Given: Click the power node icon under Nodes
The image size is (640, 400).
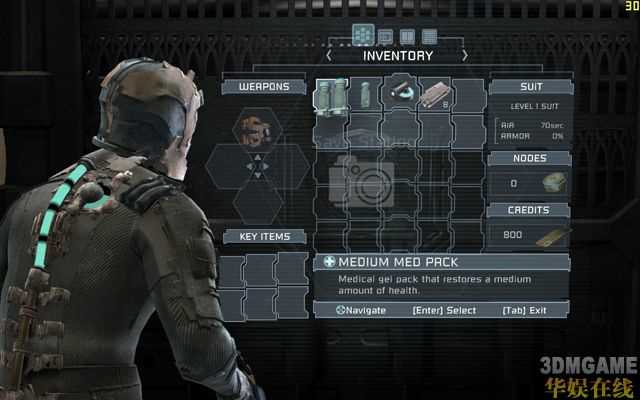Looking at the screenshot, I should (x=553, y=182).
